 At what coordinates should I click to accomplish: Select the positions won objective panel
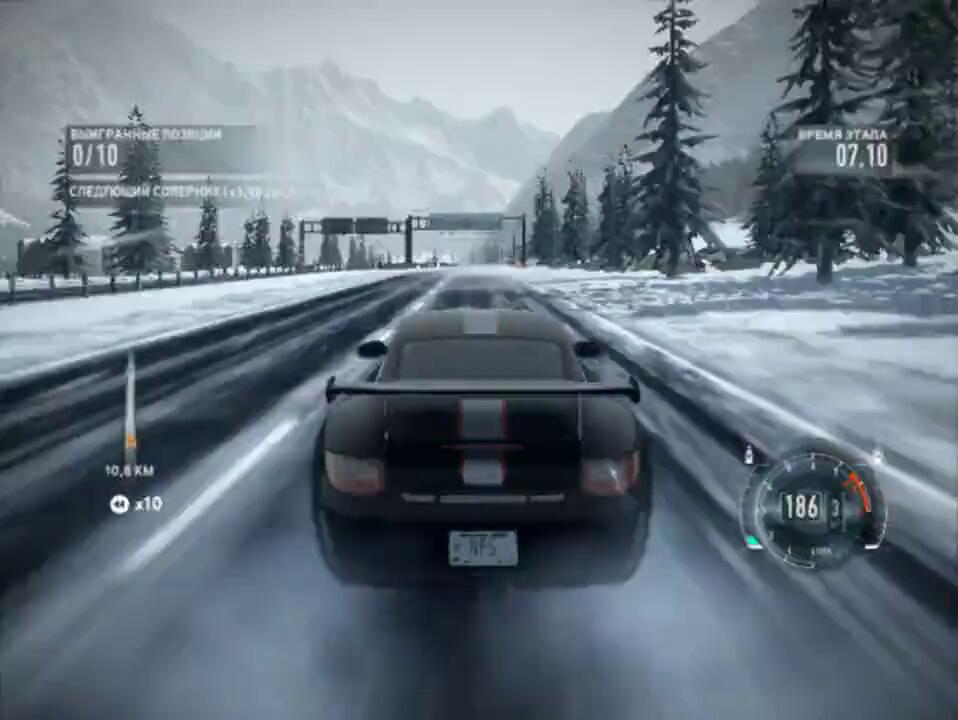(160, 147)
